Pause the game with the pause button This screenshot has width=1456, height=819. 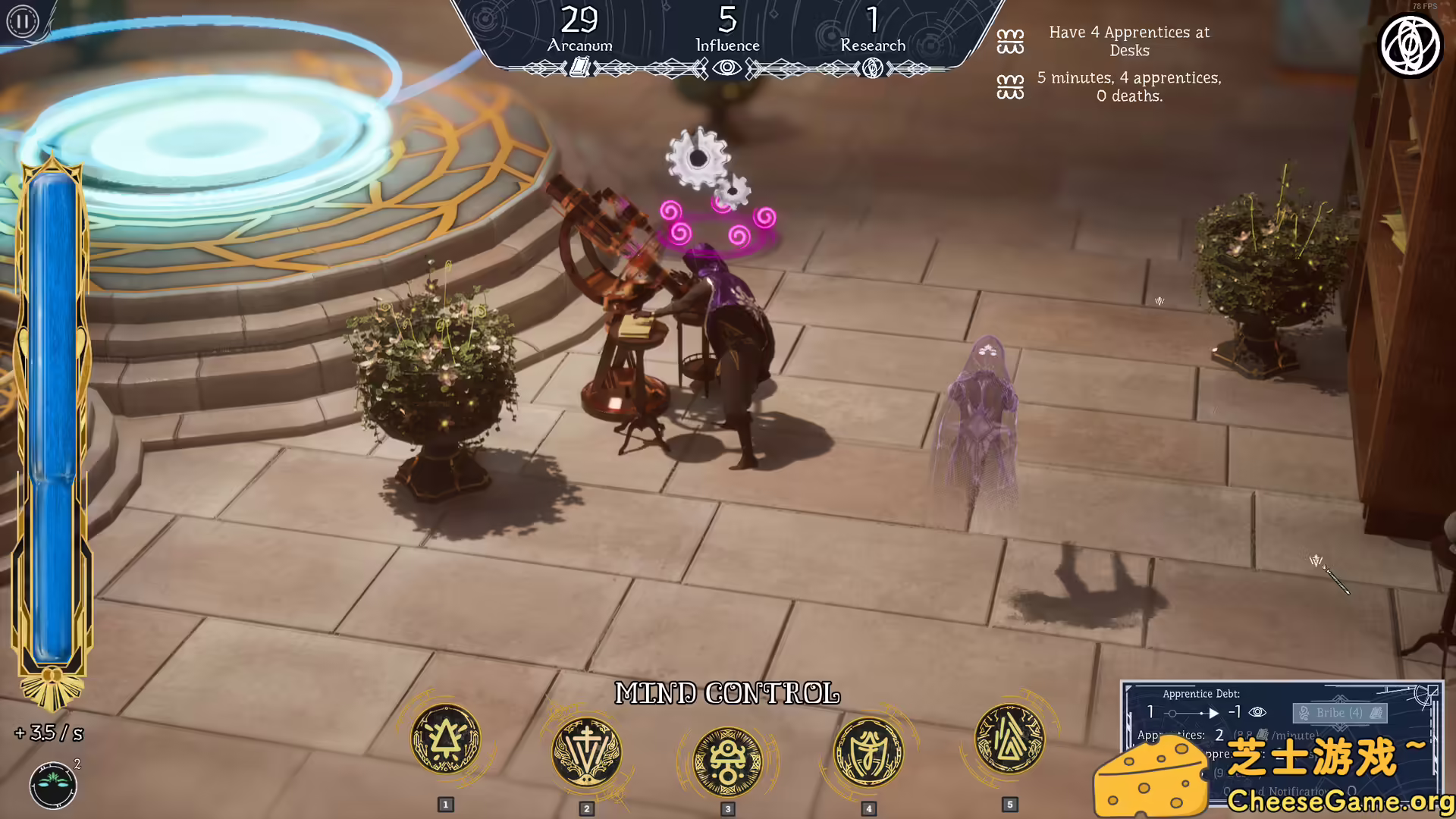[22, 21]
